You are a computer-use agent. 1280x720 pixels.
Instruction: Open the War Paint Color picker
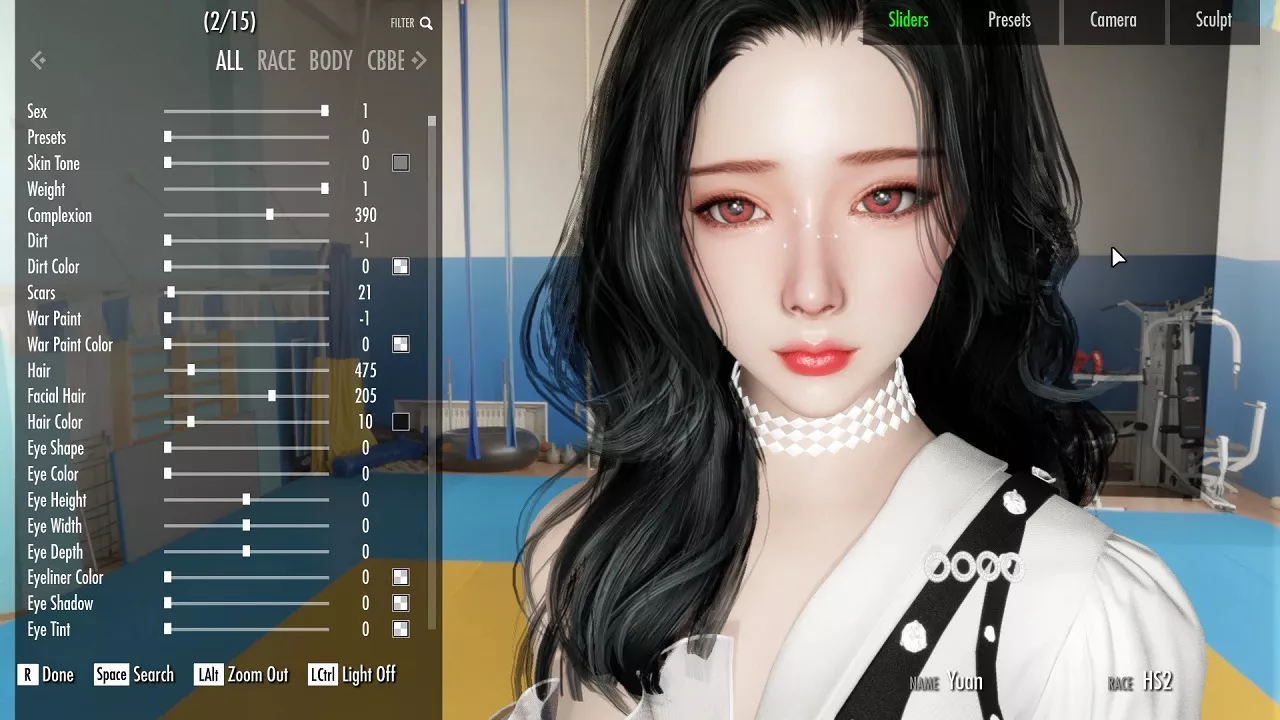pyautogui.click(x=400, y=343)
